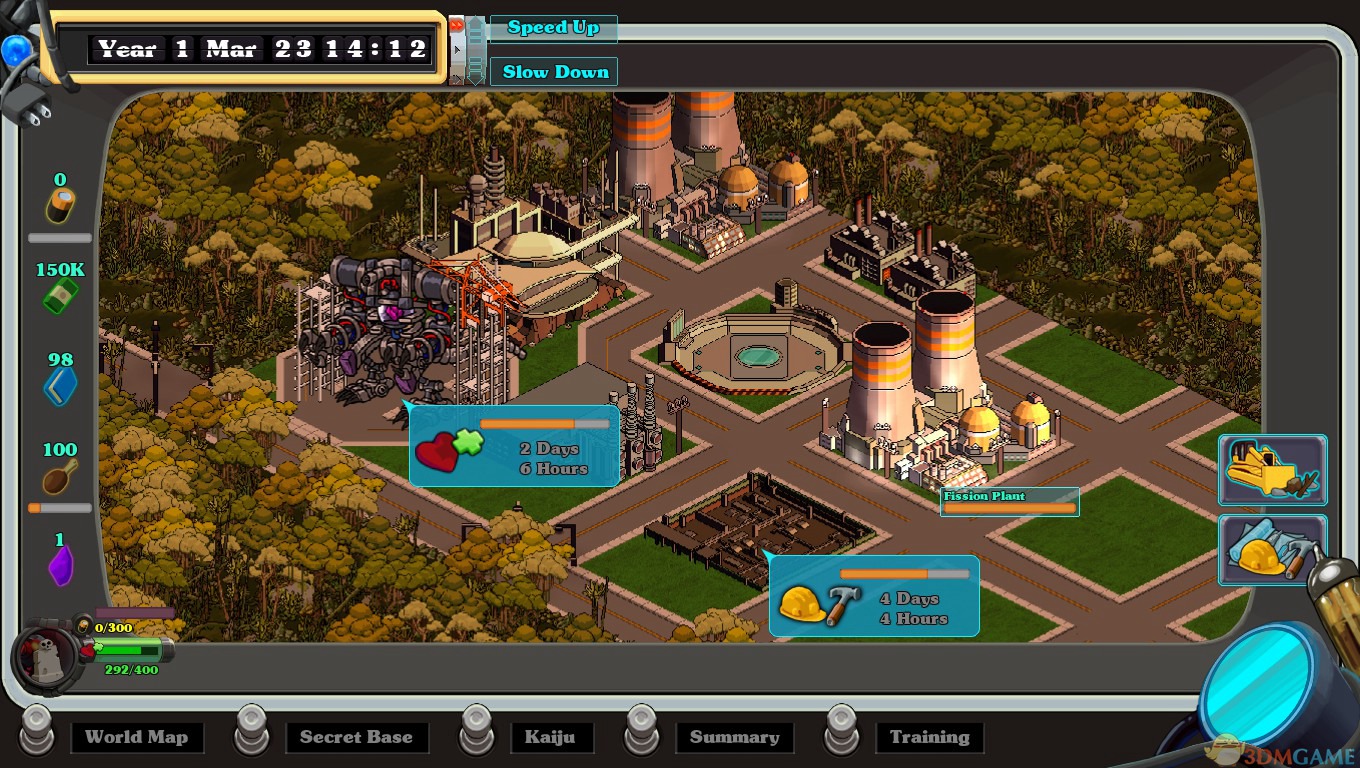Select the construction timer popup
Image resolution: width=1360 pixels, height=768 pixels.
pyautogui.click(x=873, y=597)
